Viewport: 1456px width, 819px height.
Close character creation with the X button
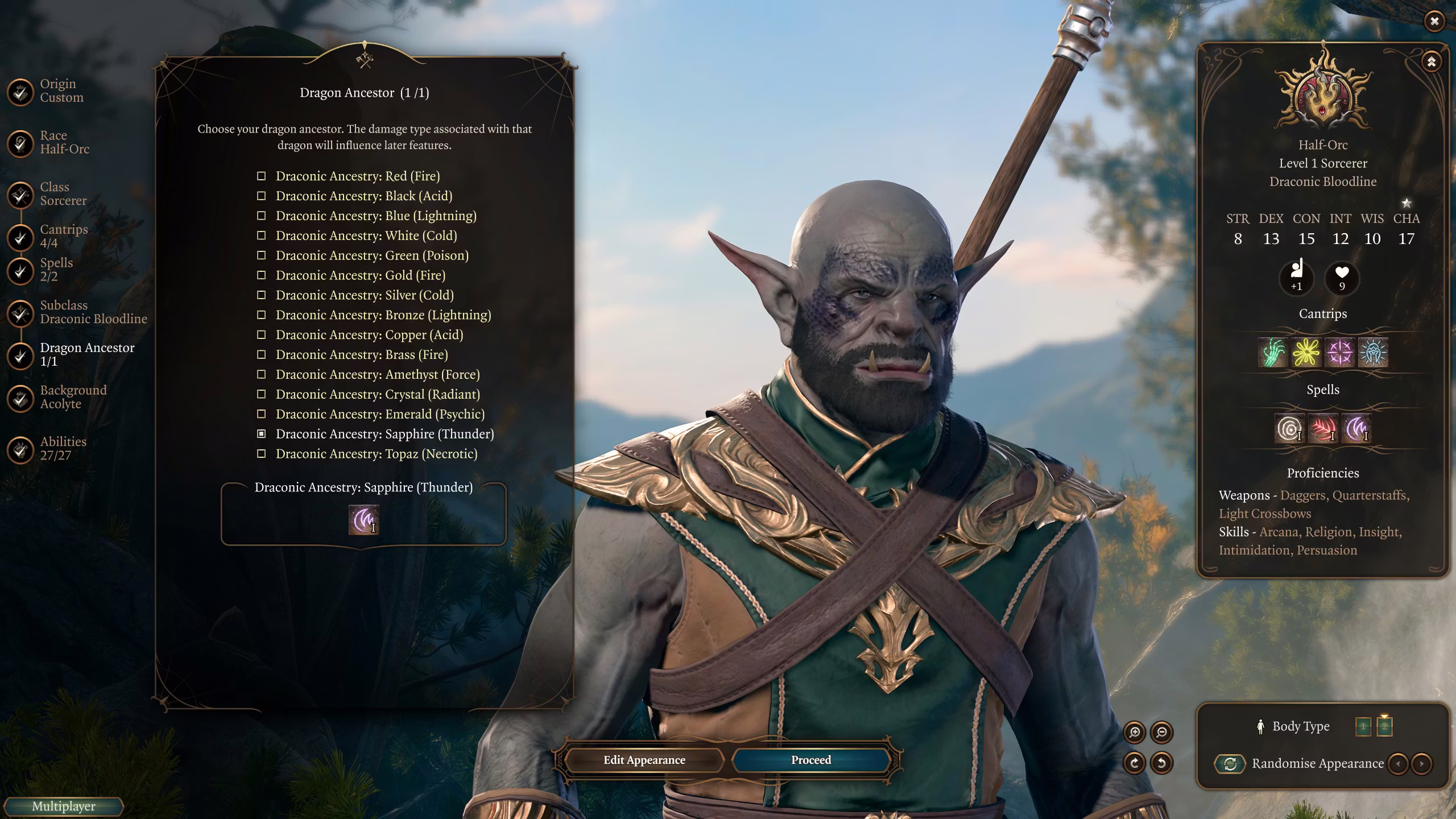point(1434,21)
